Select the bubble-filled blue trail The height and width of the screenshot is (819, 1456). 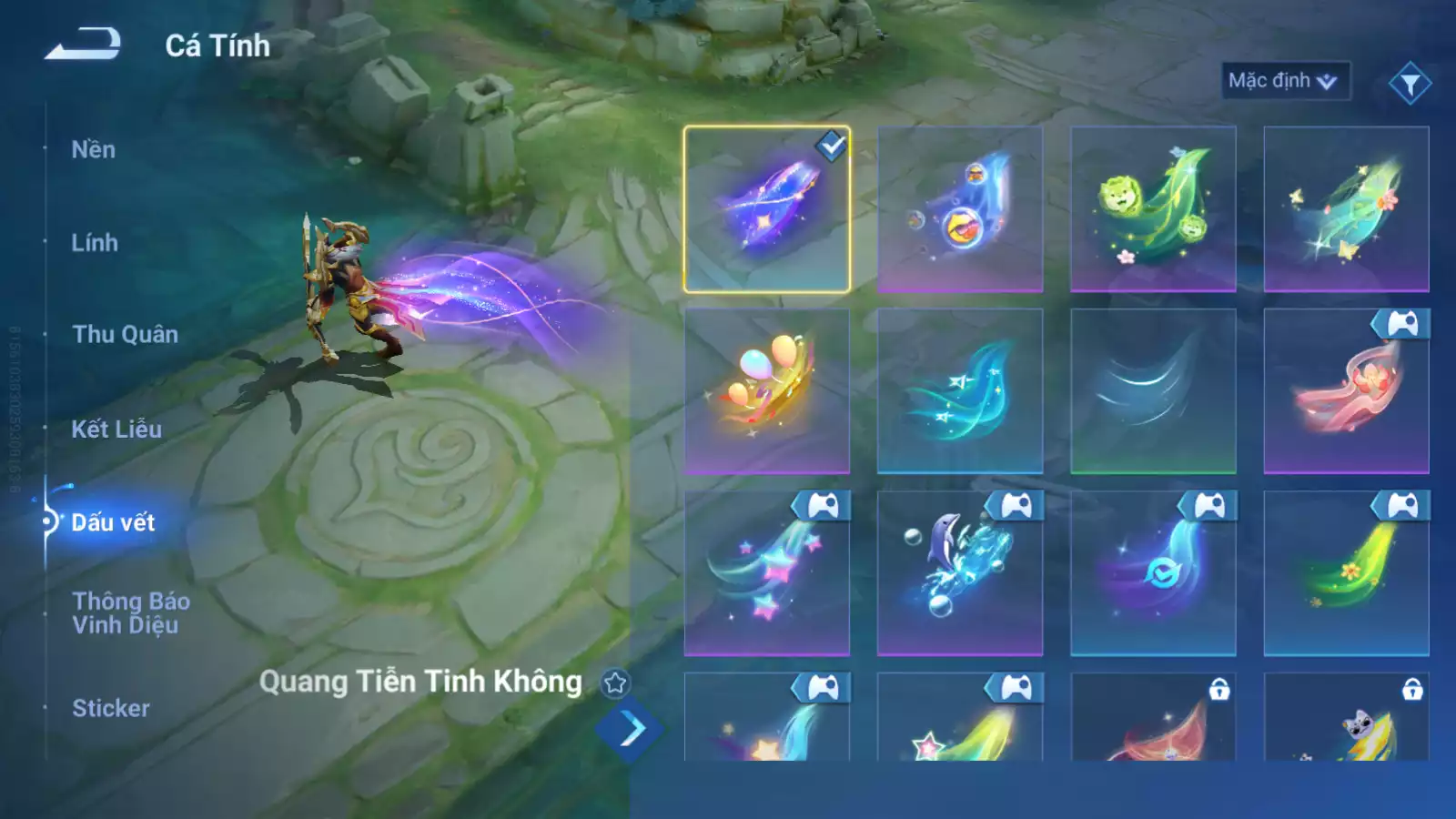point(960,209)
